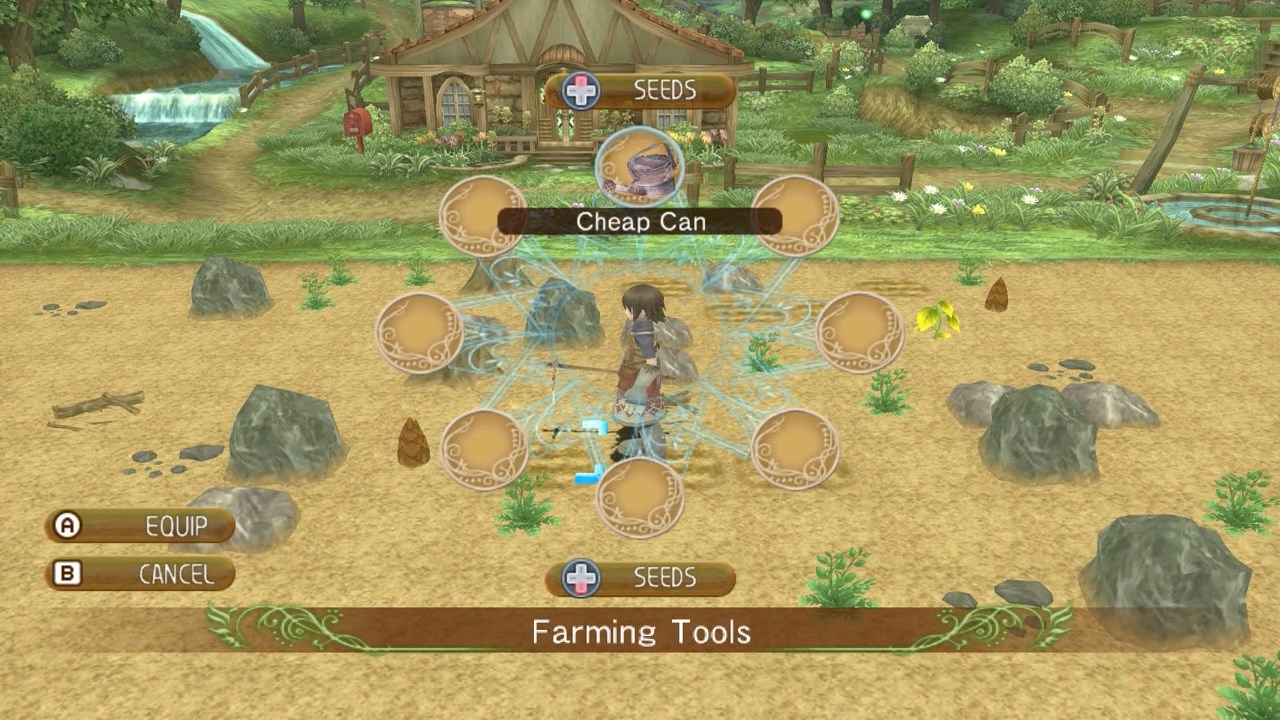Click the Farming Tools banner
Screen dimensions: 1280x720
click(640, 632)
